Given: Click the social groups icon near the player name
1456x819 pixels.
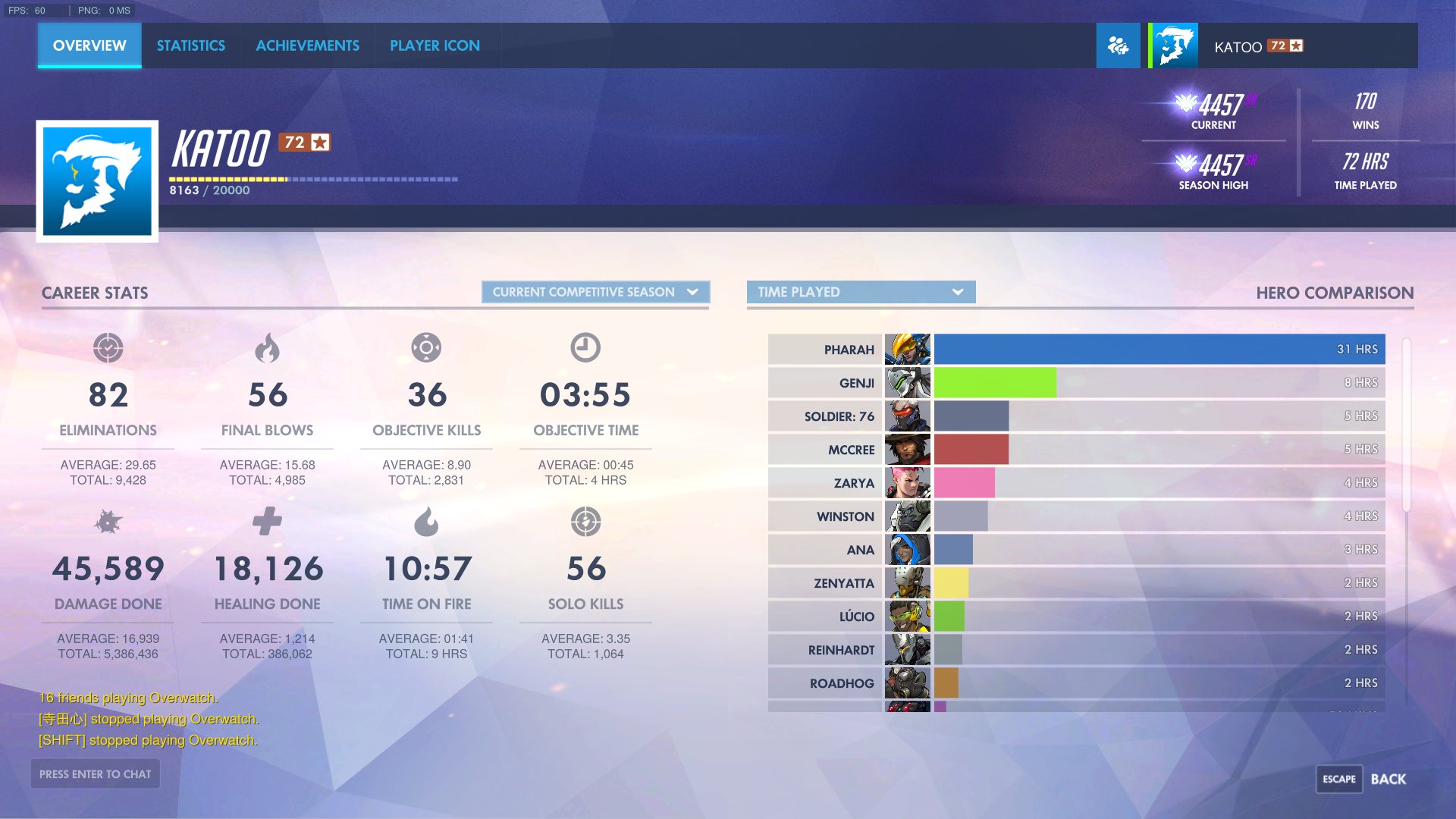Looking at the screenshot, I should coord(1118,45).
